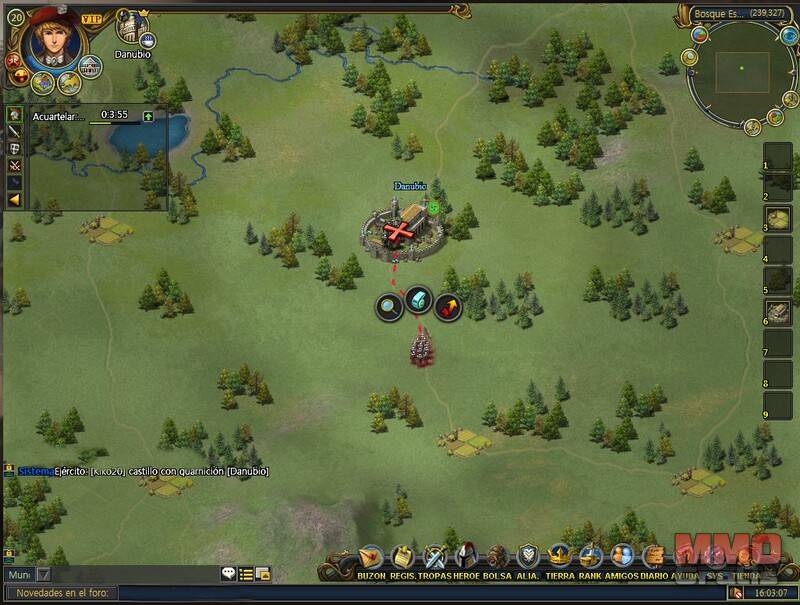Click the green speed-up arrow on Acuartelar
Viewport: 800px width, 605px height.
click(148, 116)
